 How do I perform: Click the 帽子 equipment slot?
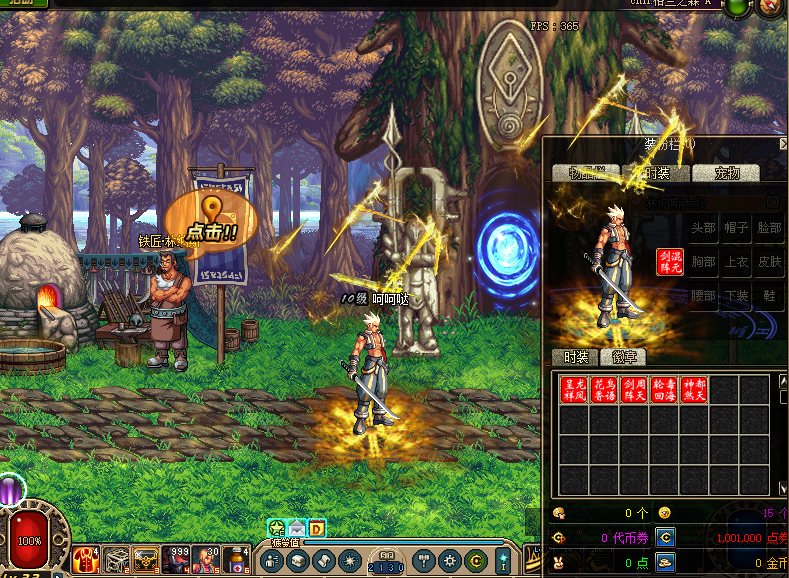point(737,229)
